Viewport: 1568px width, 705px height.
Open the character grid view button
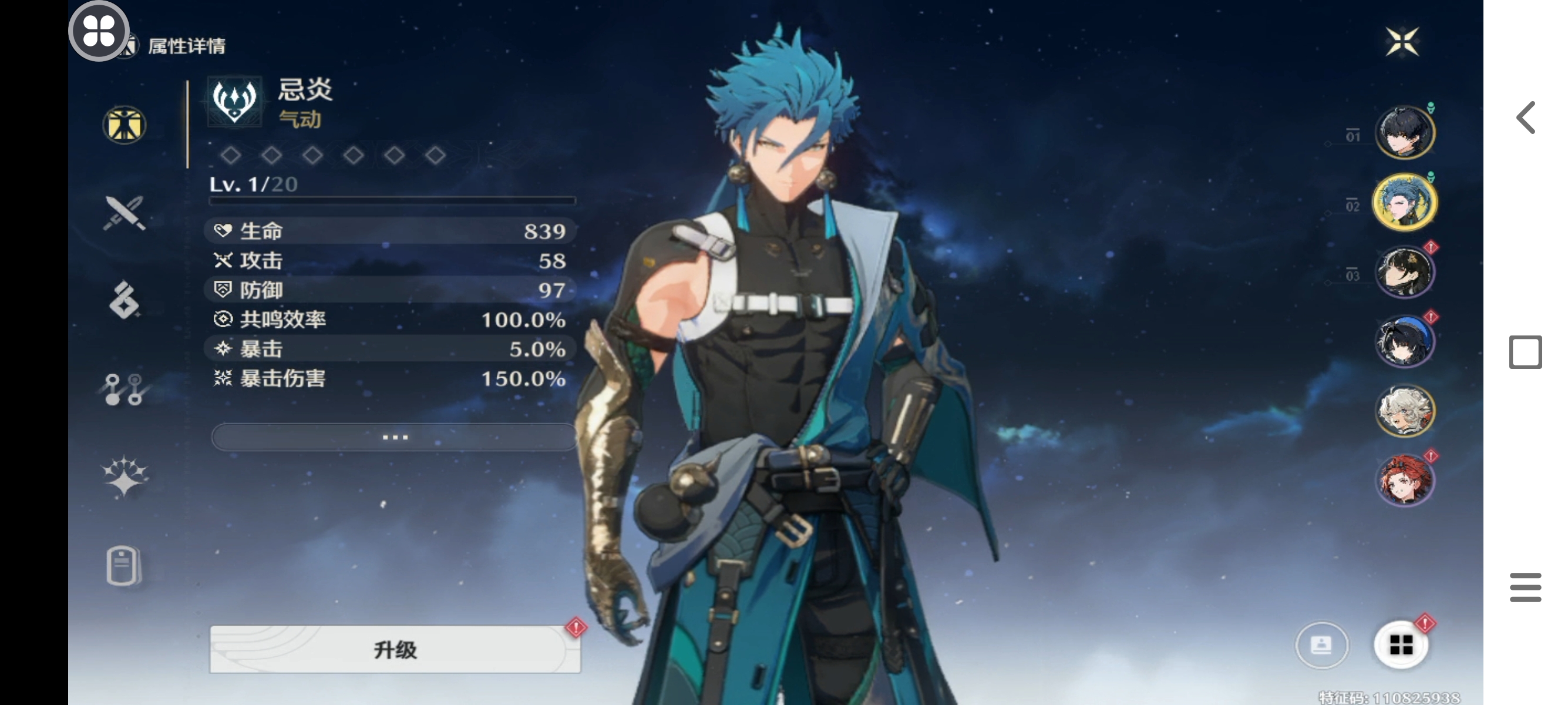coord(1401,644)
